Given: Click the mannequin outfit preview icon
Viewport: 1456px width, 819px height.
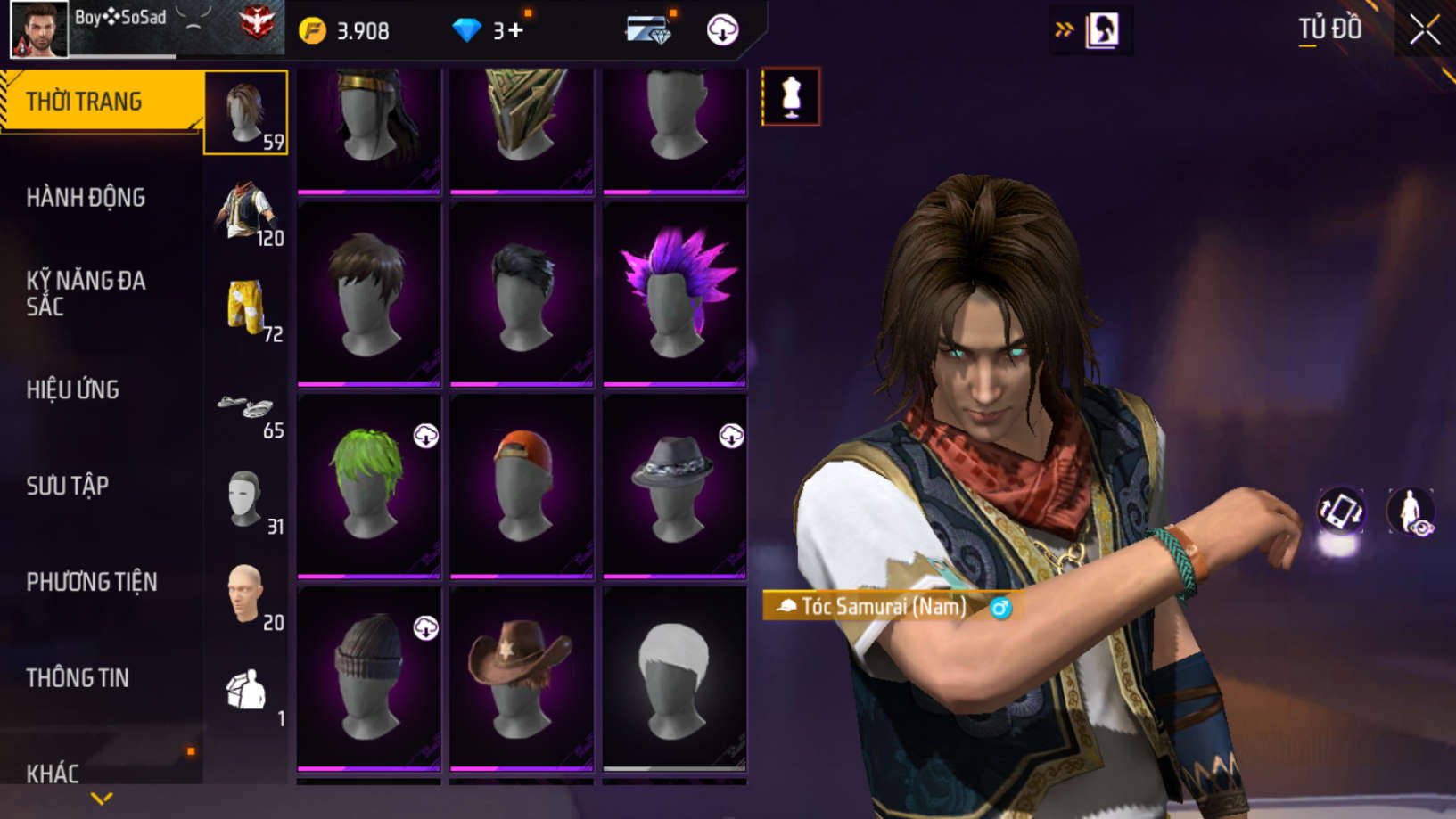Looking at the screenshot, I should tap(791, 96).
